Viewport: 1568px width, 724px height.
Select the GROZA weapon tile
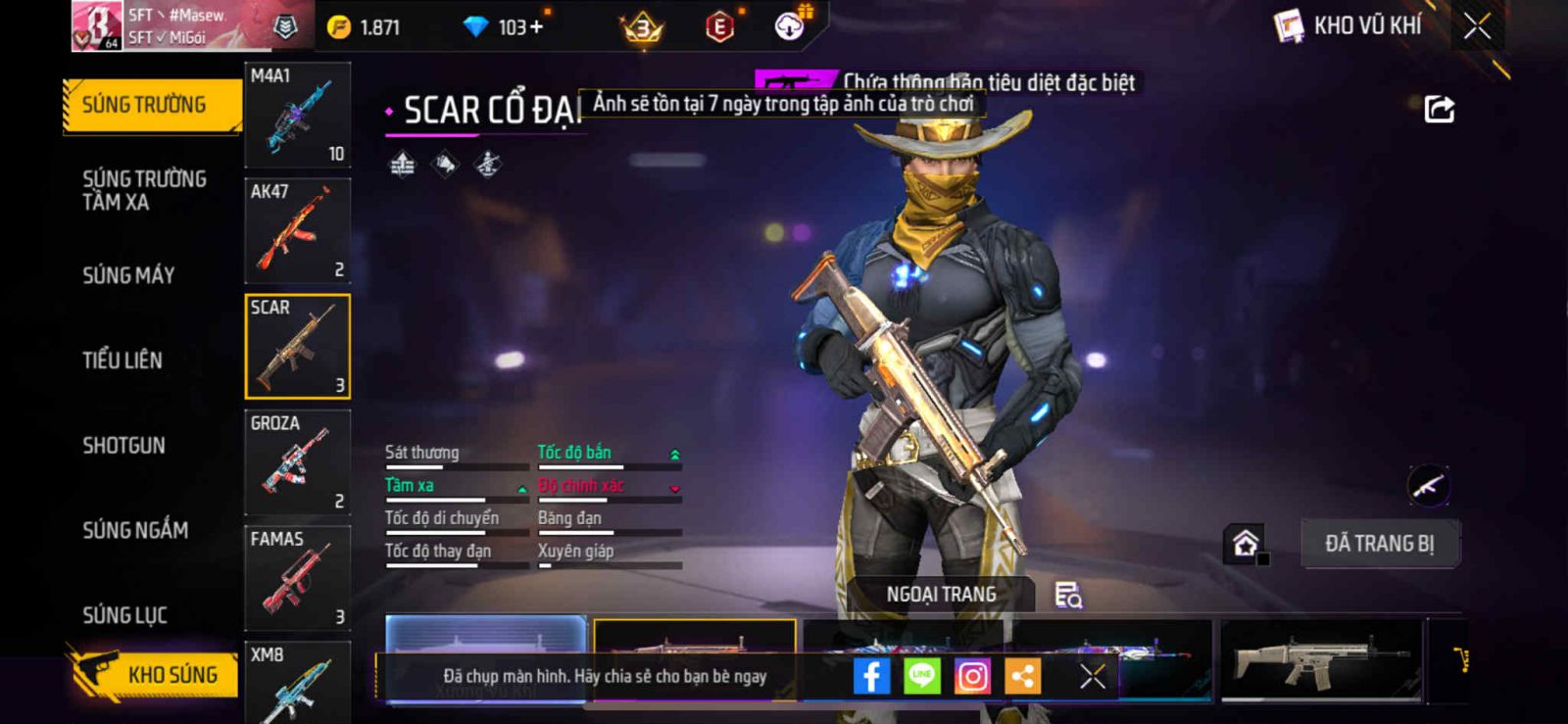(x=297, y=462)
